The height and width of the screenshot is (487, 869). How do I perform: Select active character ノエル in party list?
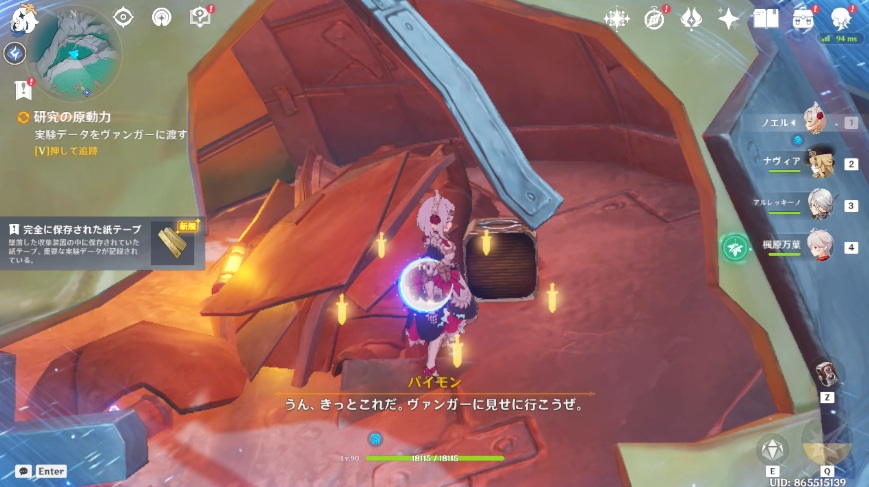click(815, 122)
